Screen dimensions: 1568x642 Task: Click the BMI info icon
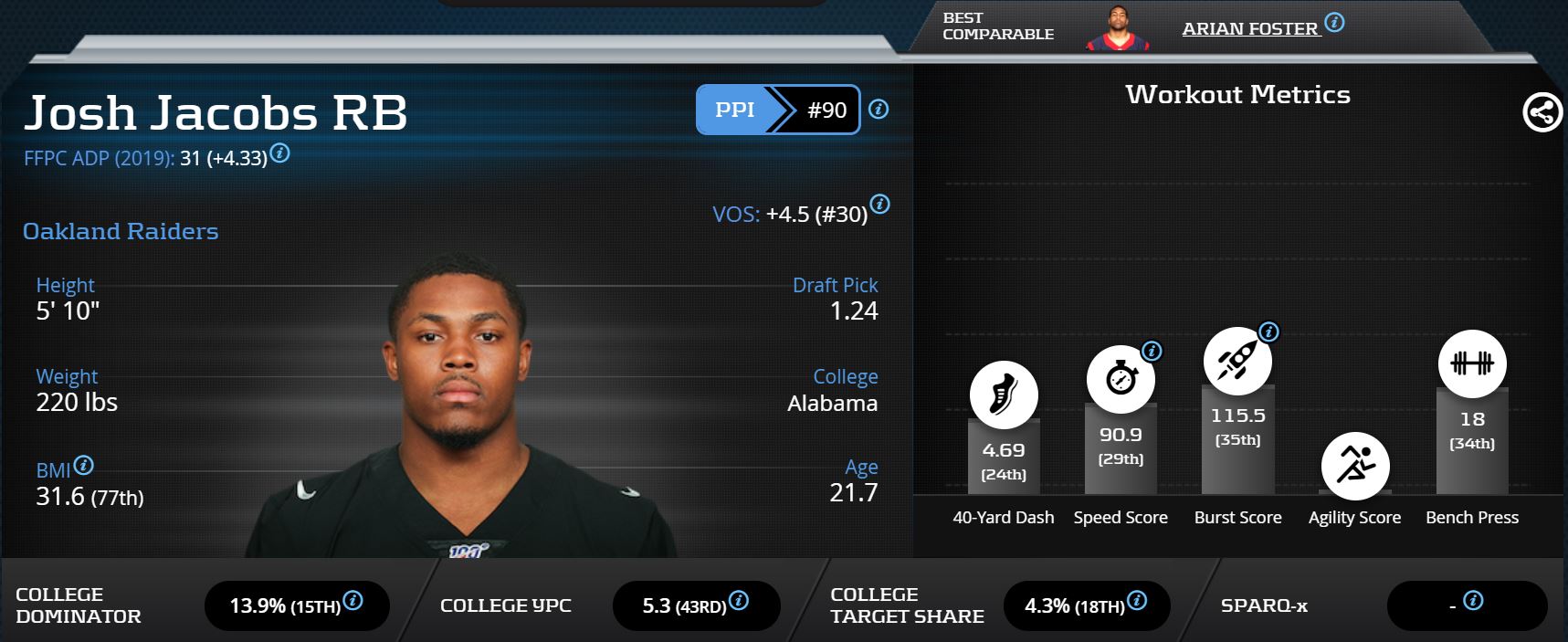[x=83, y=466]
